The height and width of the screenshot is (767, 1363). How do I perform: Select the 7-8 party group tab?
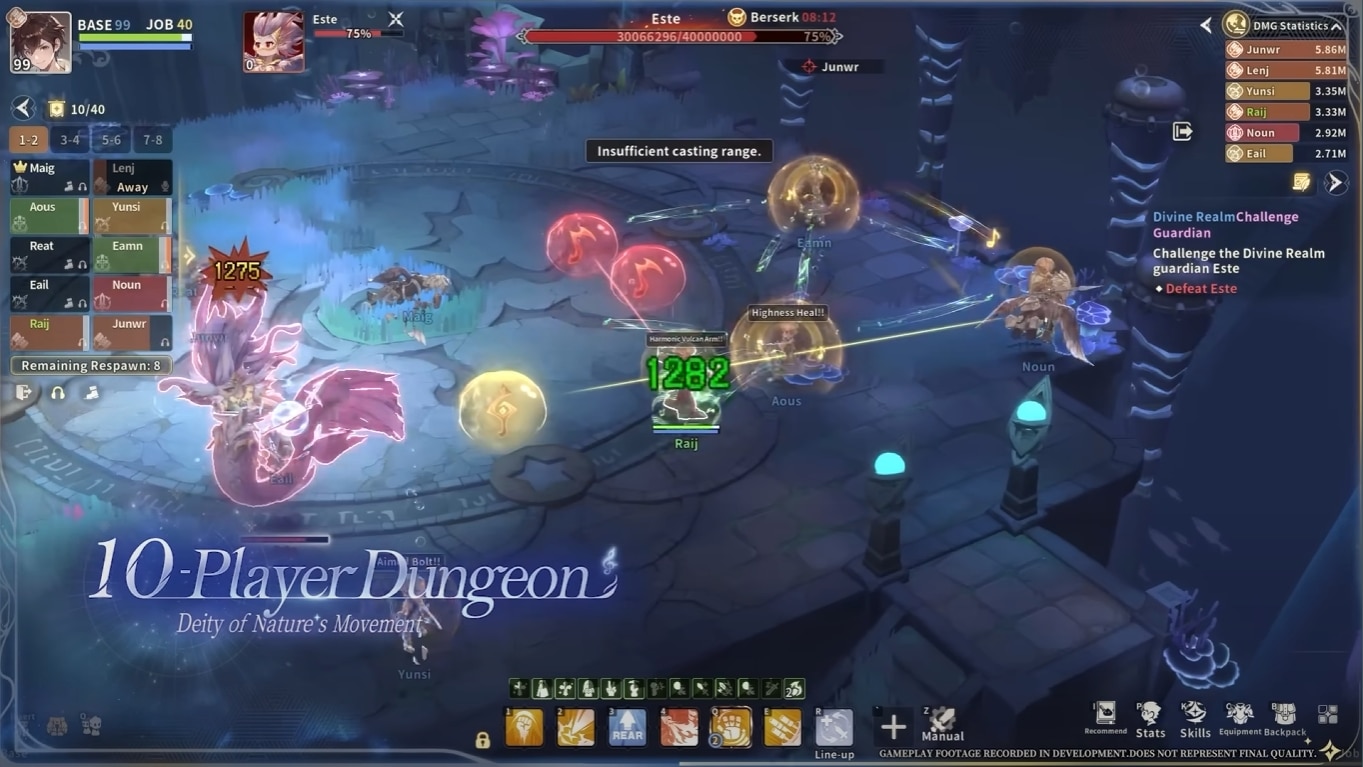tap(153, 140)
